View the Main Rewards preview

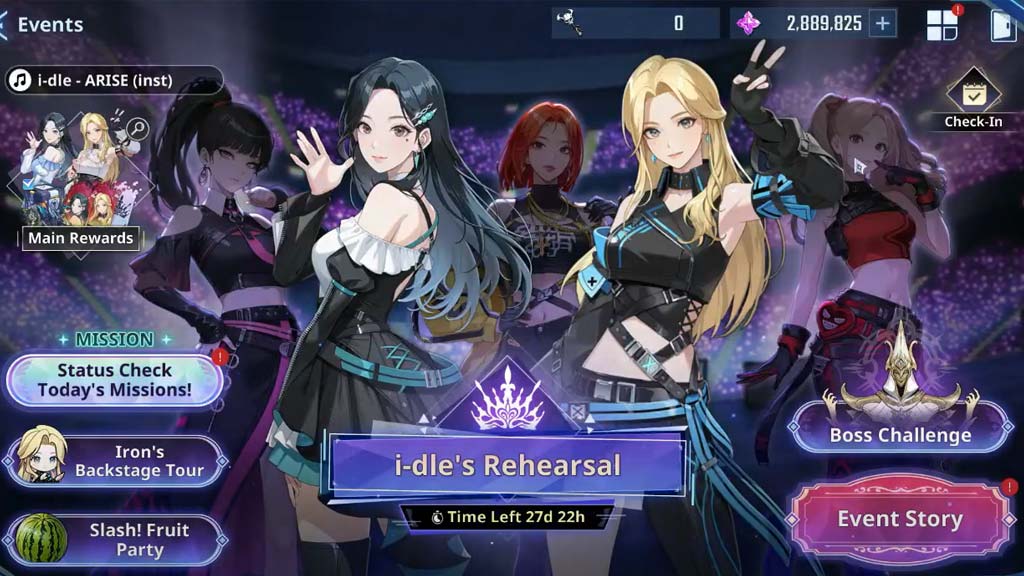coord(80,238)
